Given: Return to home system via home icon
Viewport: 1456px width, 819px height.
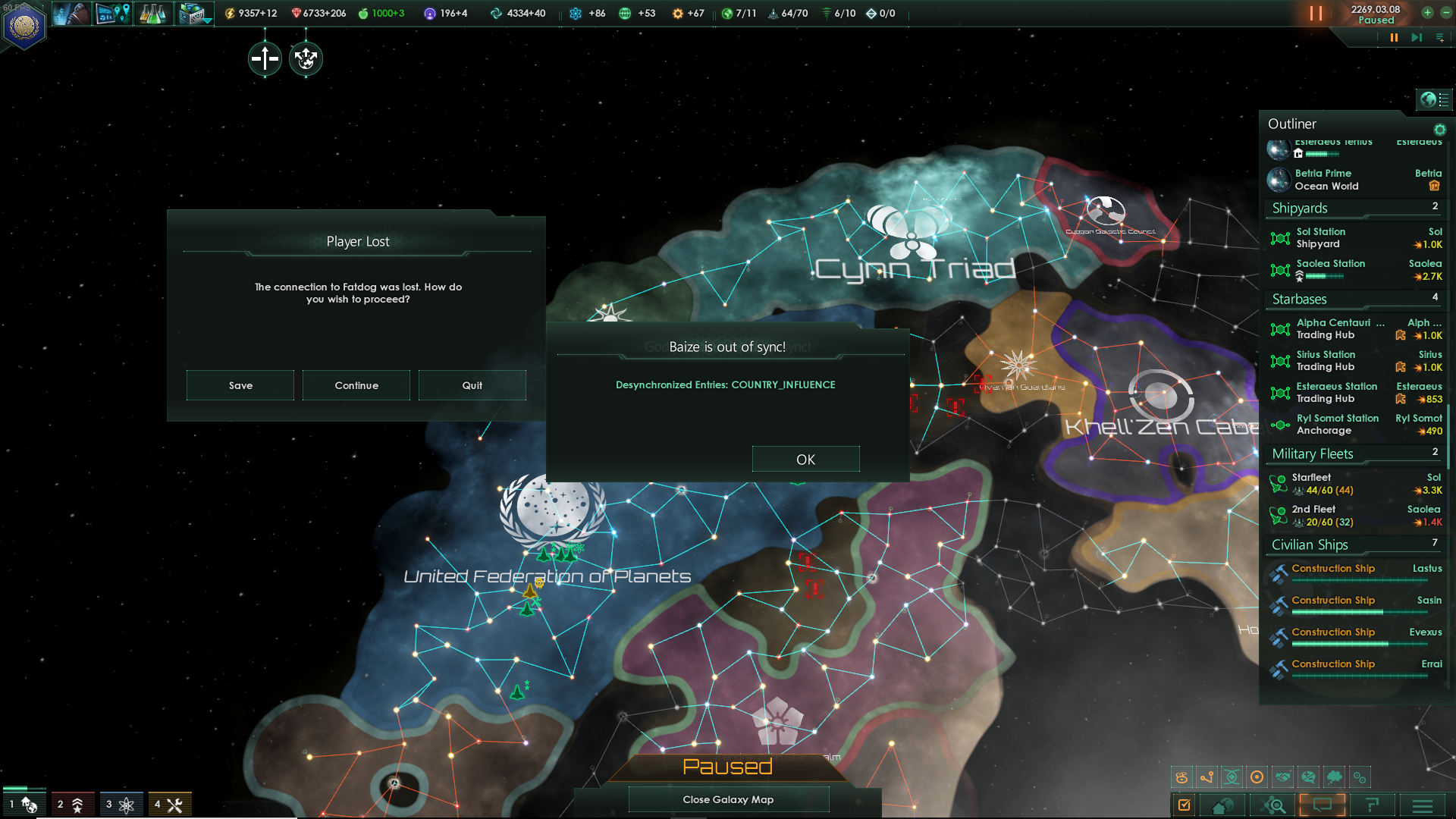Looking at the screenshot, I should [1221, 805].
